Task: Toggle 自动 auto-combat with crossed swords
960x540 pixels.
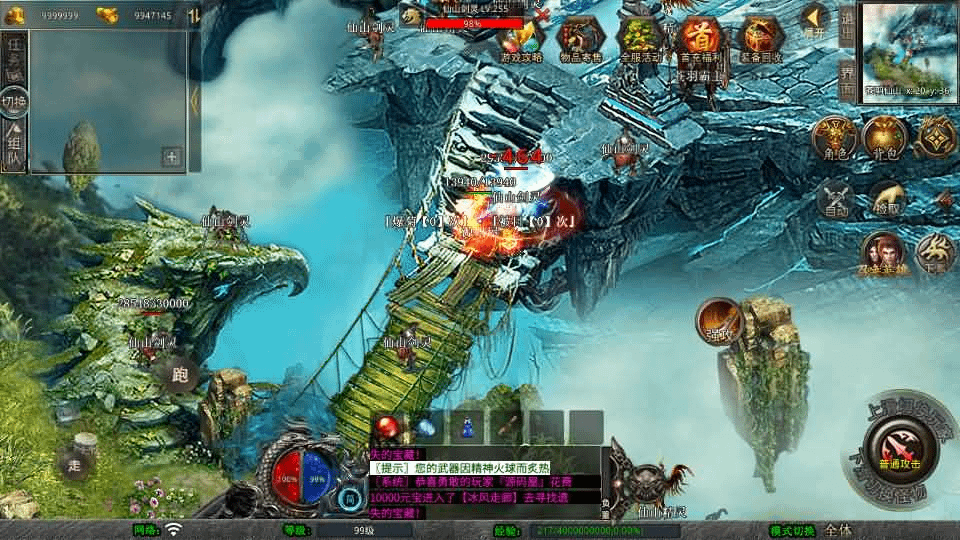Action: (x=835, y=198)
